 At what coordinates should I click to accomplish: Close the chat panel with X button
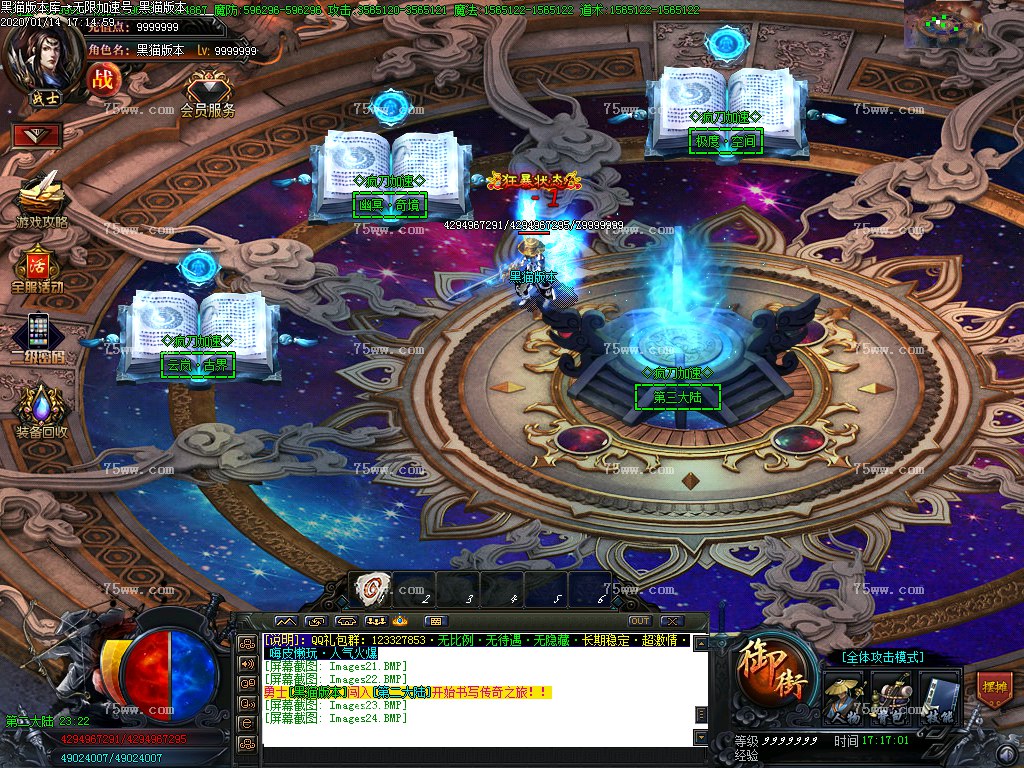coord(672,621)
